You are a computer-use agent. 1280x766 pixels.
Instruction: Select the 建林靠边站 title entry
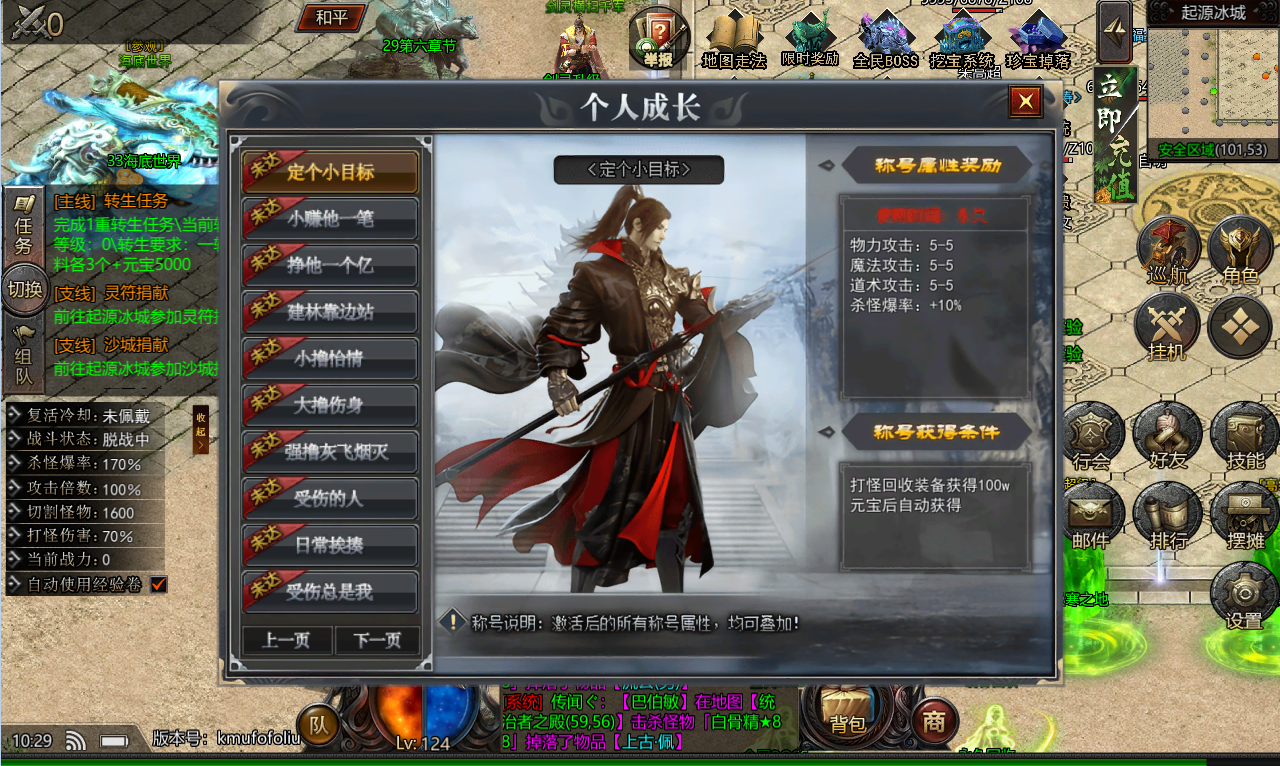pyautogui.click(x=330, y=312)
